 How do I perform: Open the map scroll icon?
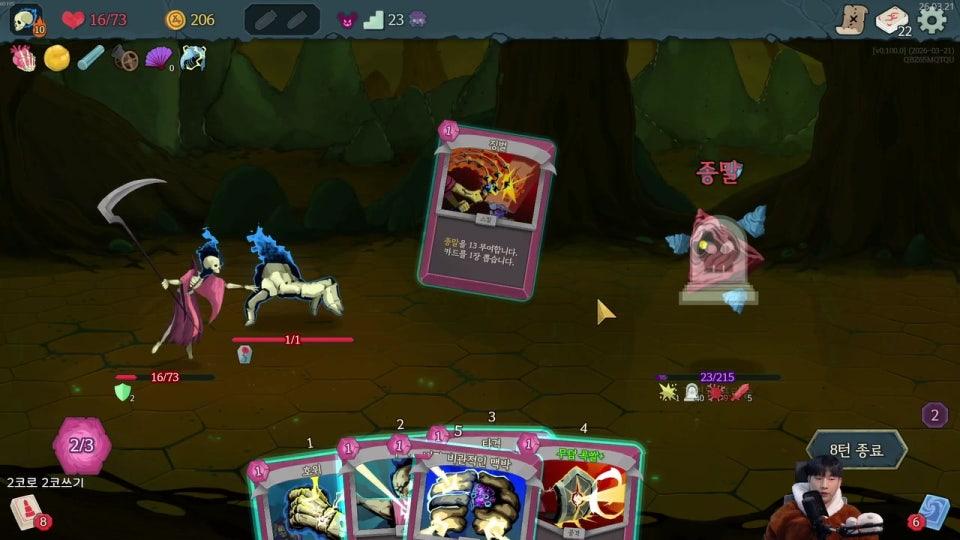(x=852, y=19)
